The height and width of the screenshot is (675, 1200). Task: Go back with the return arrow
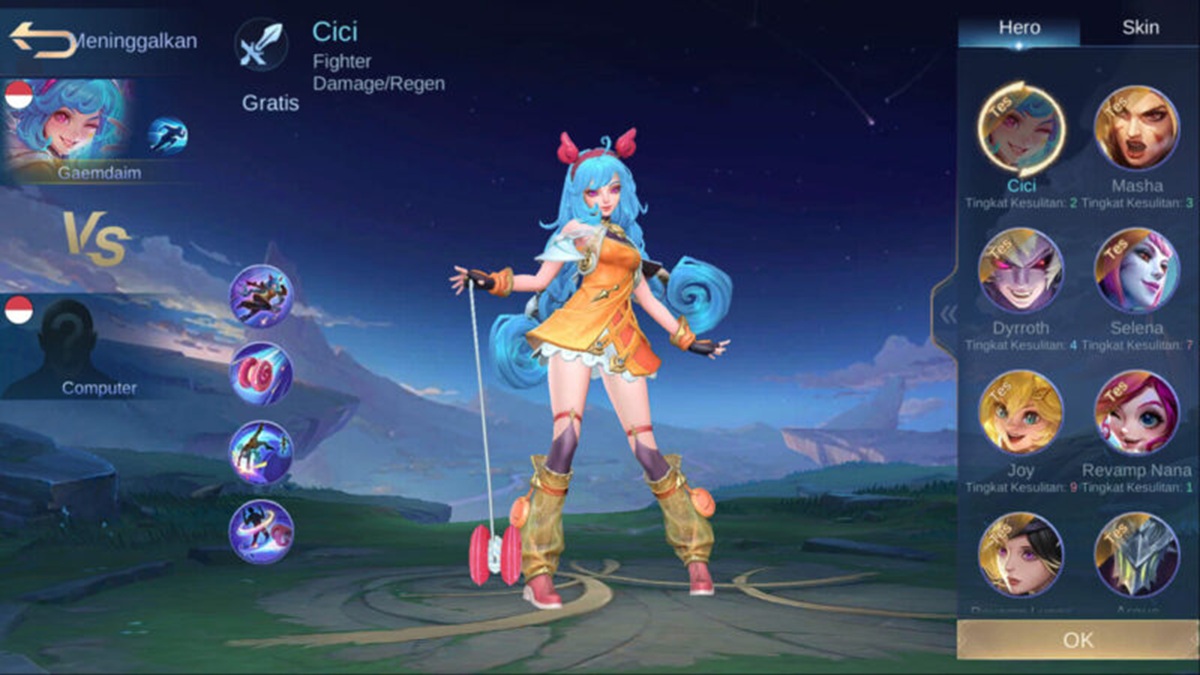pos(42,39)
